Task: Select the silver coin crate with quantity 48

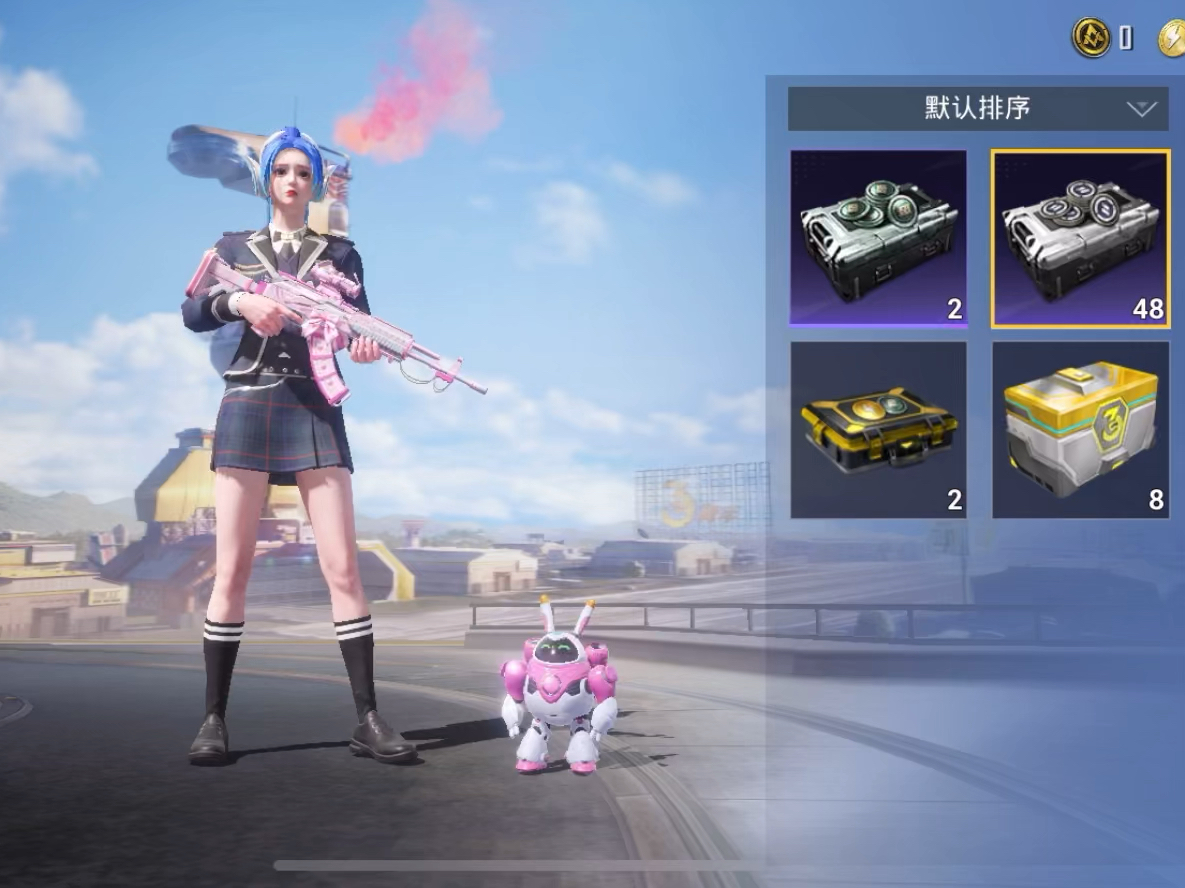Action: [x=1080, y=239]
